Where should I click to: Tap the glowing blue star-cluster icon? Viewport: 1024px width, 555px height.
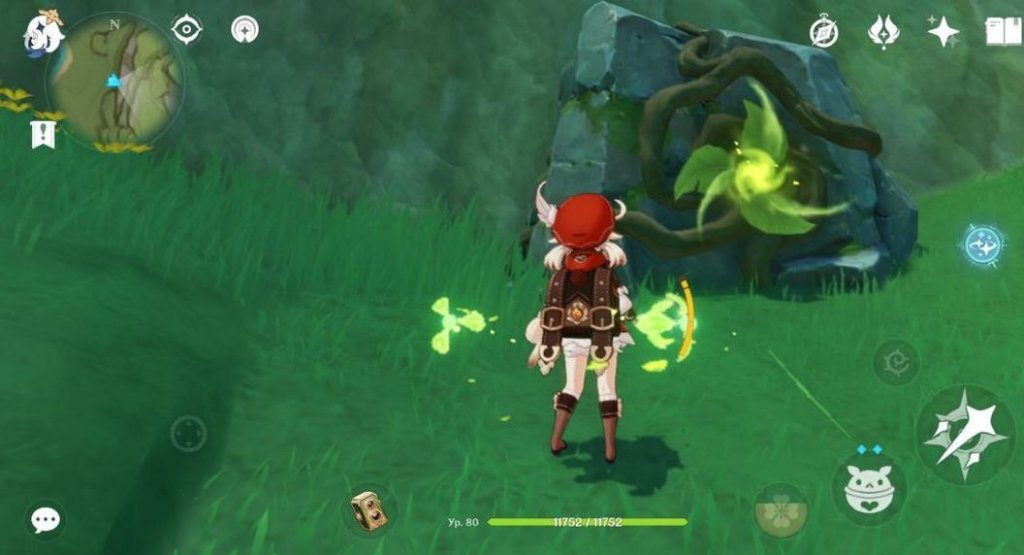pos(983,244)
